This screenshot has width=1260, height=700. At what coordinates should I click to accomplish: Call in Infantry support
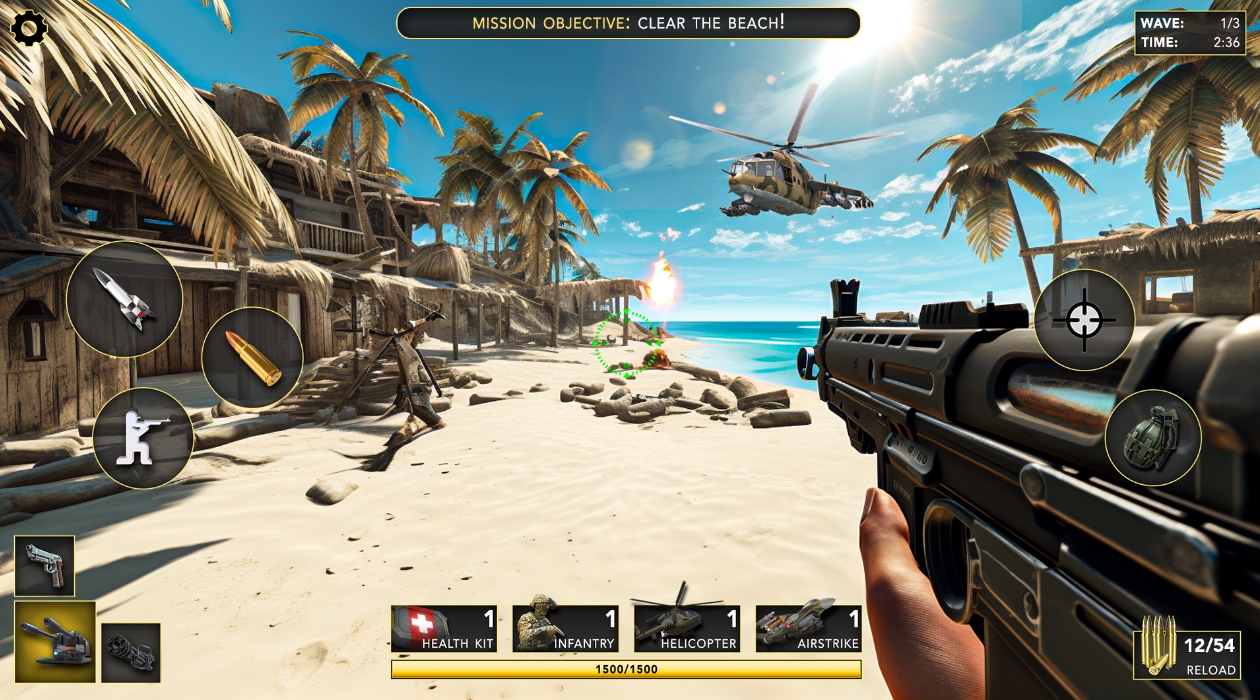point(566,629)
